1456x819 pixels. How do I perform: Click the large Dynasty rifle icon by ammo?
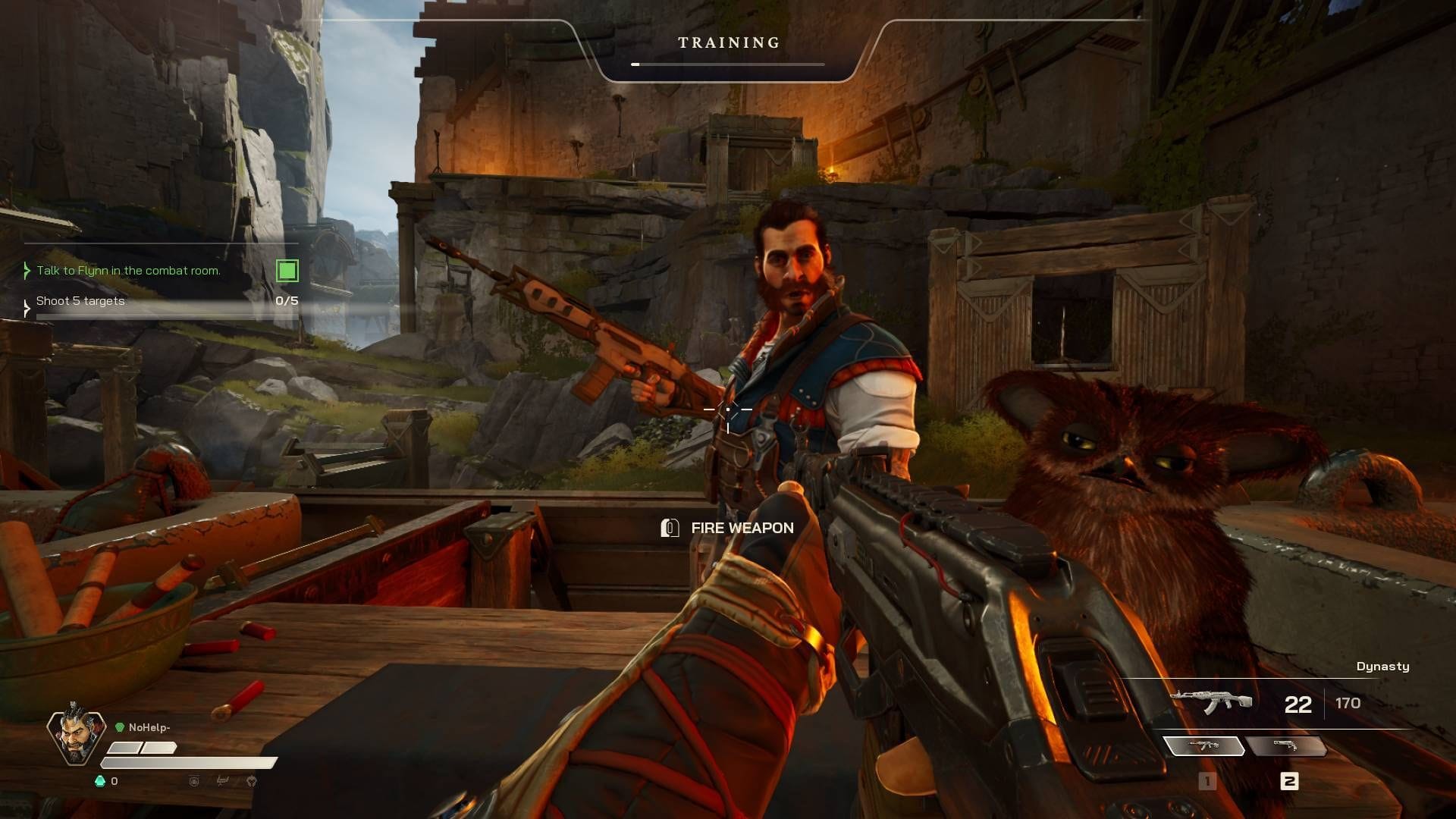click(x=1211, y=701)
